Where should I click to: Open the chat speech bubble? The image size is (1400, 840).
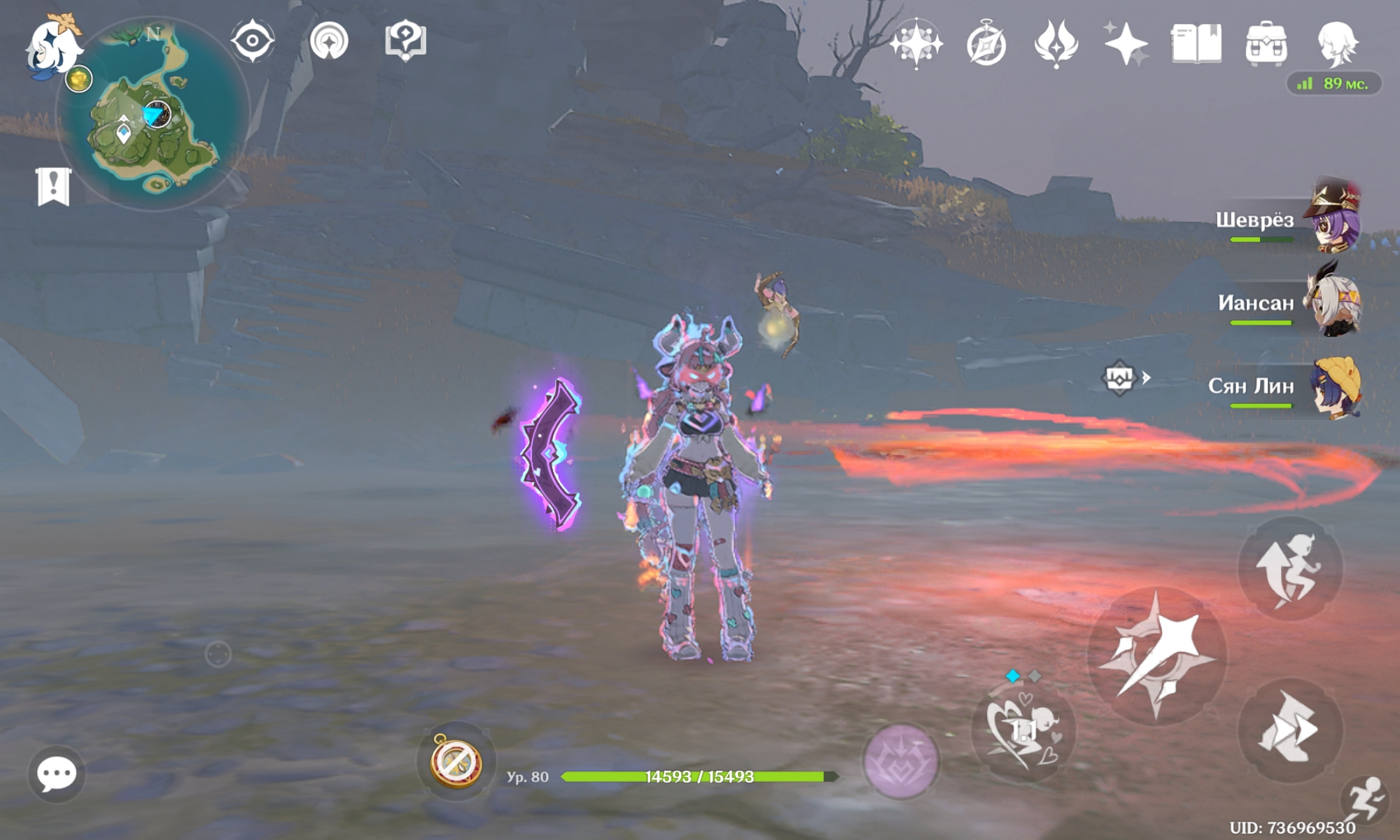[x=56, y=773]
